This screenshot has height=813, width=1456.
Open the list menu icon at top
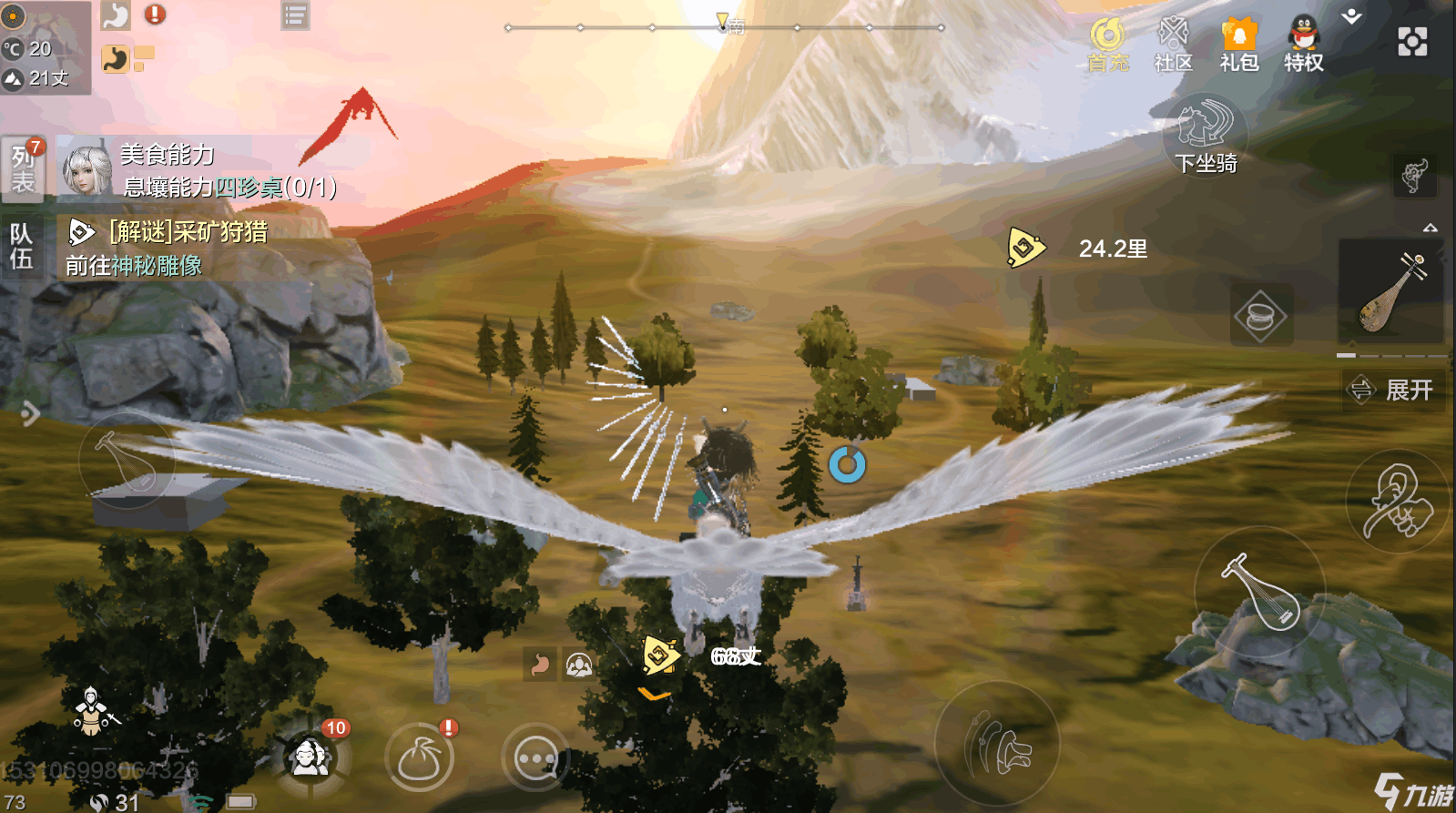click(x=295, y=15)
